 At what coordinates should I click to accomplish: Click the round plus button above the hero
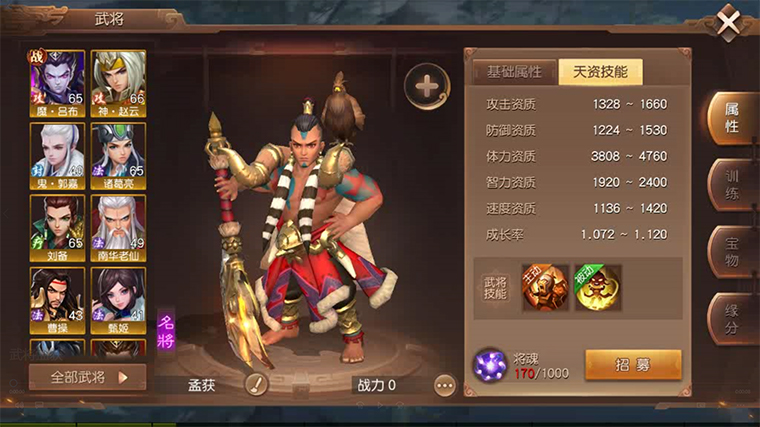(427, 86)
